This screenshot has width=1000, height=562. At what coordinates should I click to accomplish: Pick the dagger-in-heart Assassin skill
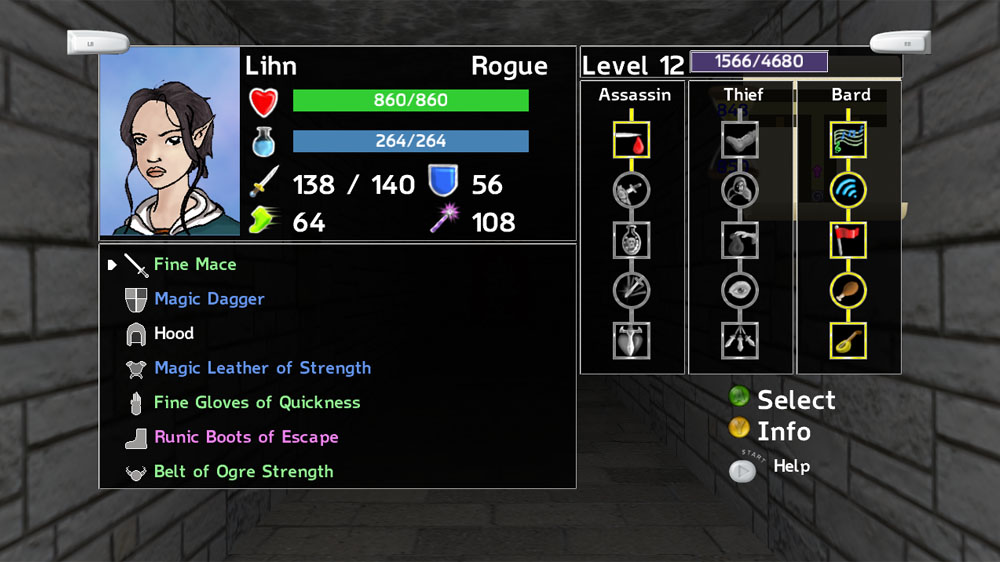click(632, 340)
